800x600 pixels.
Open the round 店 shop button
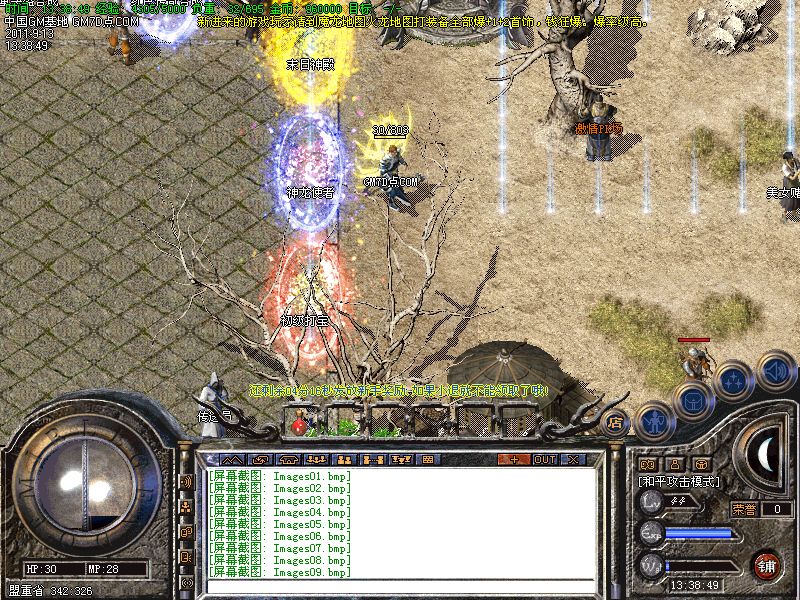615,421
